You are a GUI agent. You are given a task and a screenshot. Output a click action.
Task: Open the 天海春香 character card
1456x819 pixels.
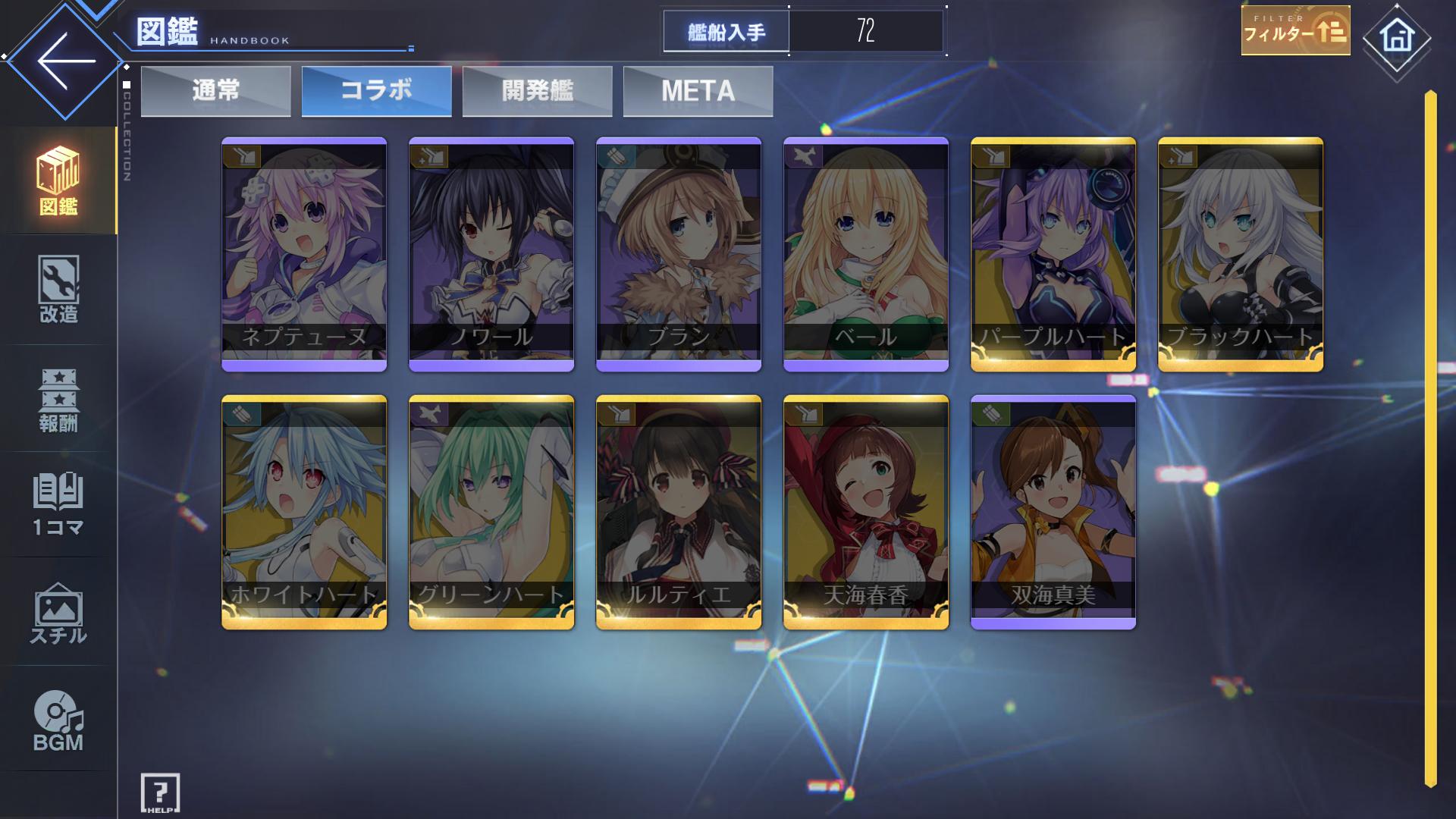pyautogui.click(x=866, y=512)
